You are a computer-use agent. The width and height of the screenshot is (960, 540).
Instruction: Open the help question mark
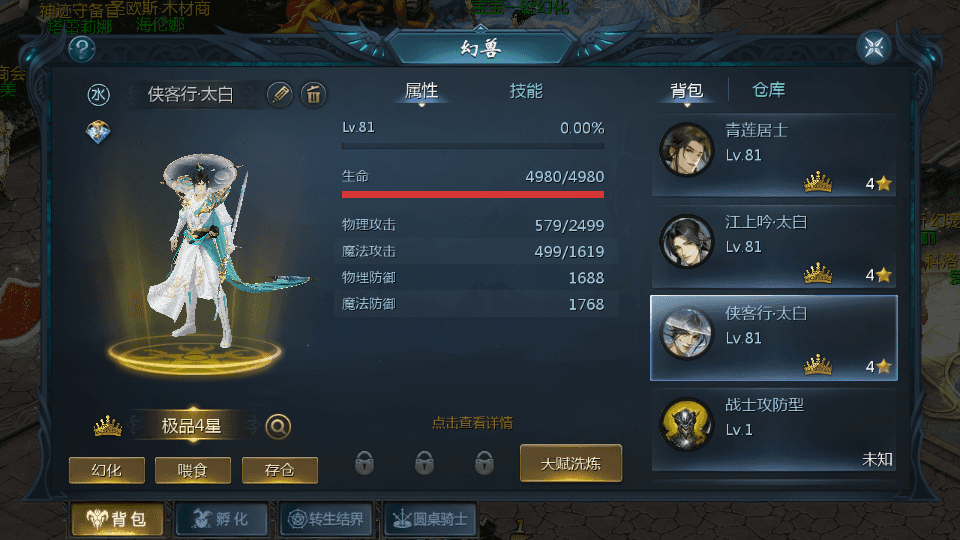81,48
